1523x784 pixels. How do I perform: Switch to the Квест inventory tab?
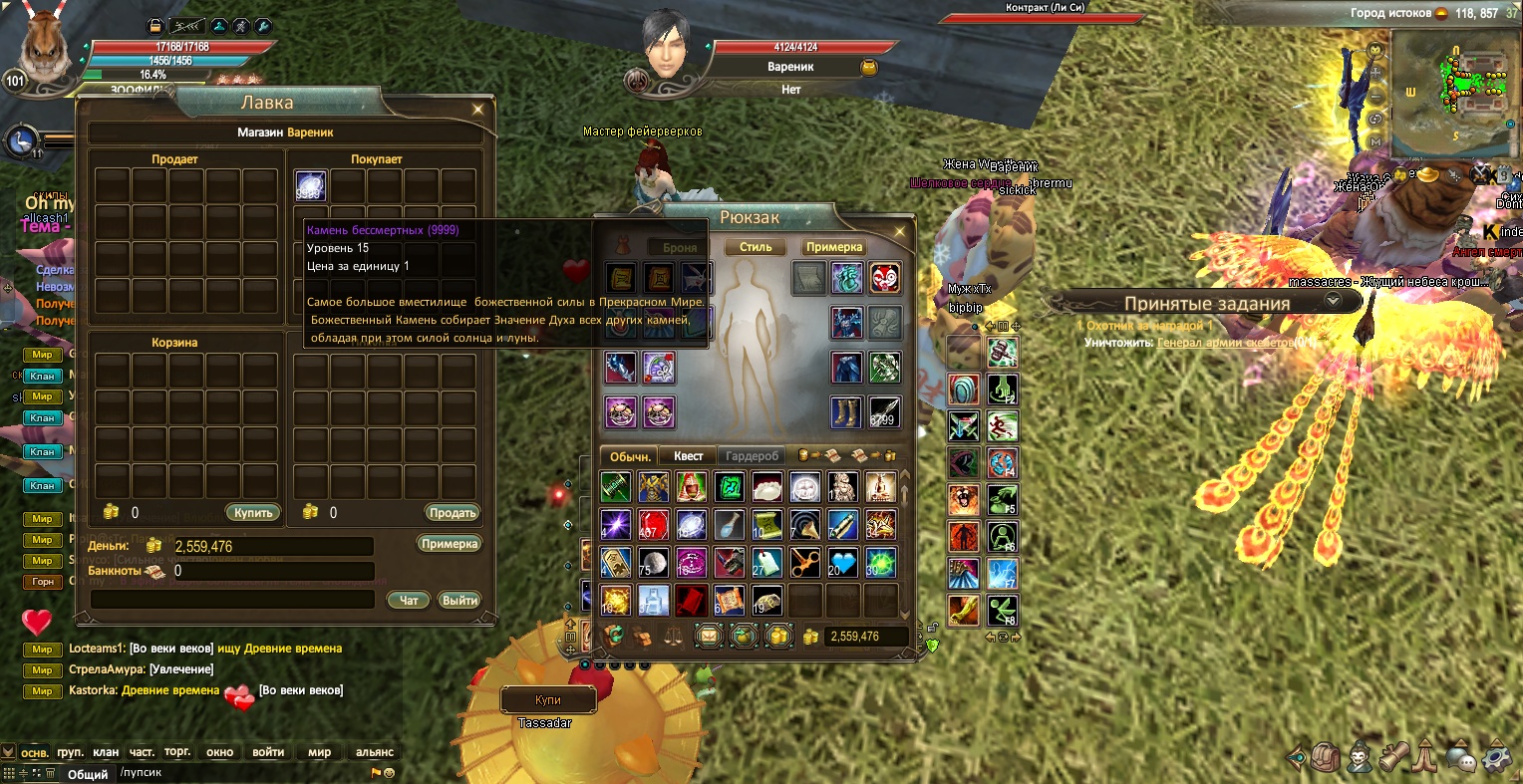coord(688,456)
